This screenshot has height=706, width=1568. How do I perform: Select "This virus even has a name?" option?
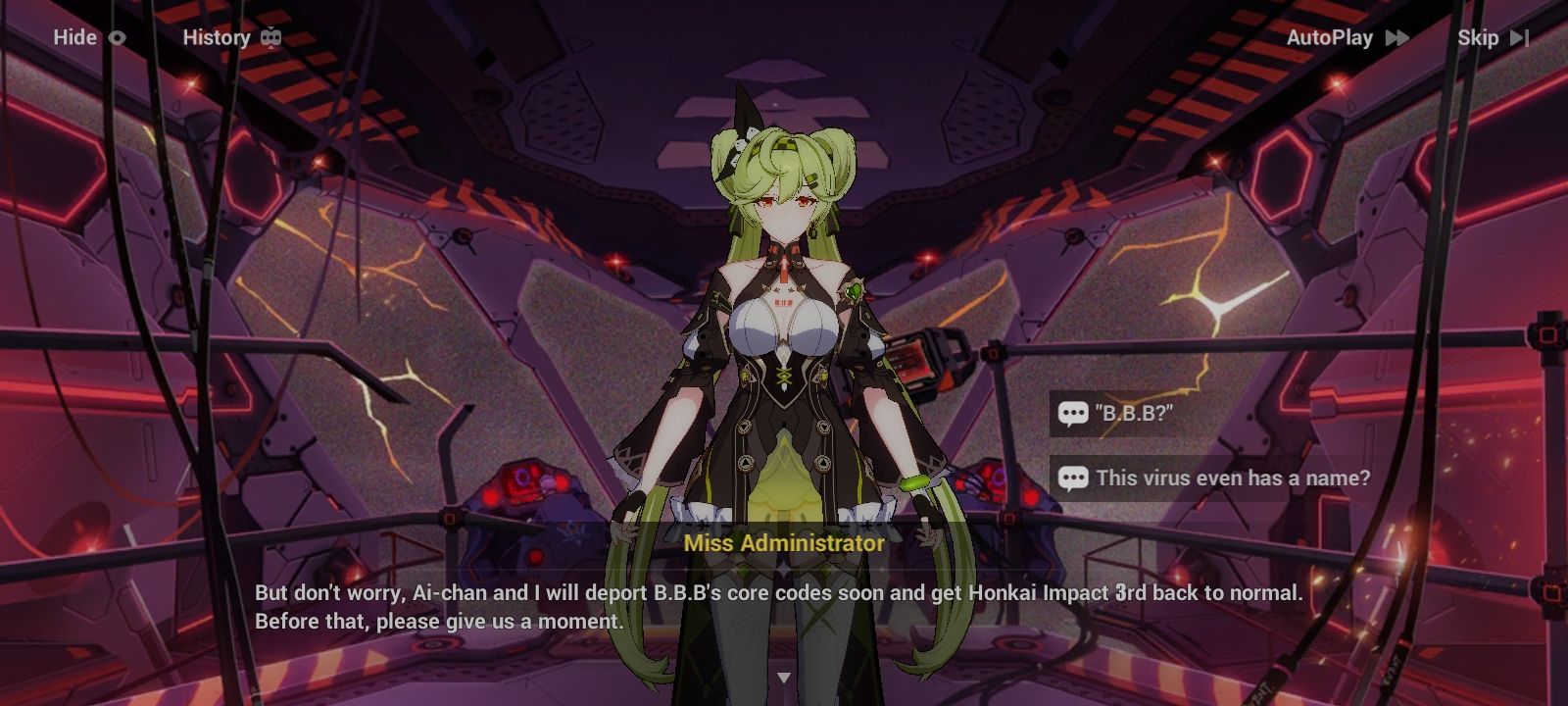click(x=1235, y=479)
